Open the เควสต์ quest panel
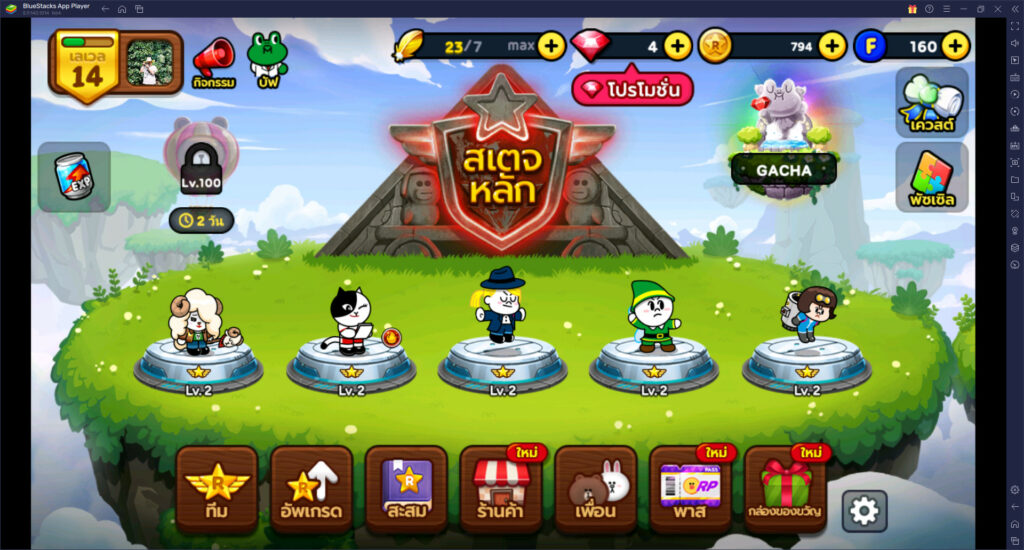1024x550 pixels. (x=931, y=102)
